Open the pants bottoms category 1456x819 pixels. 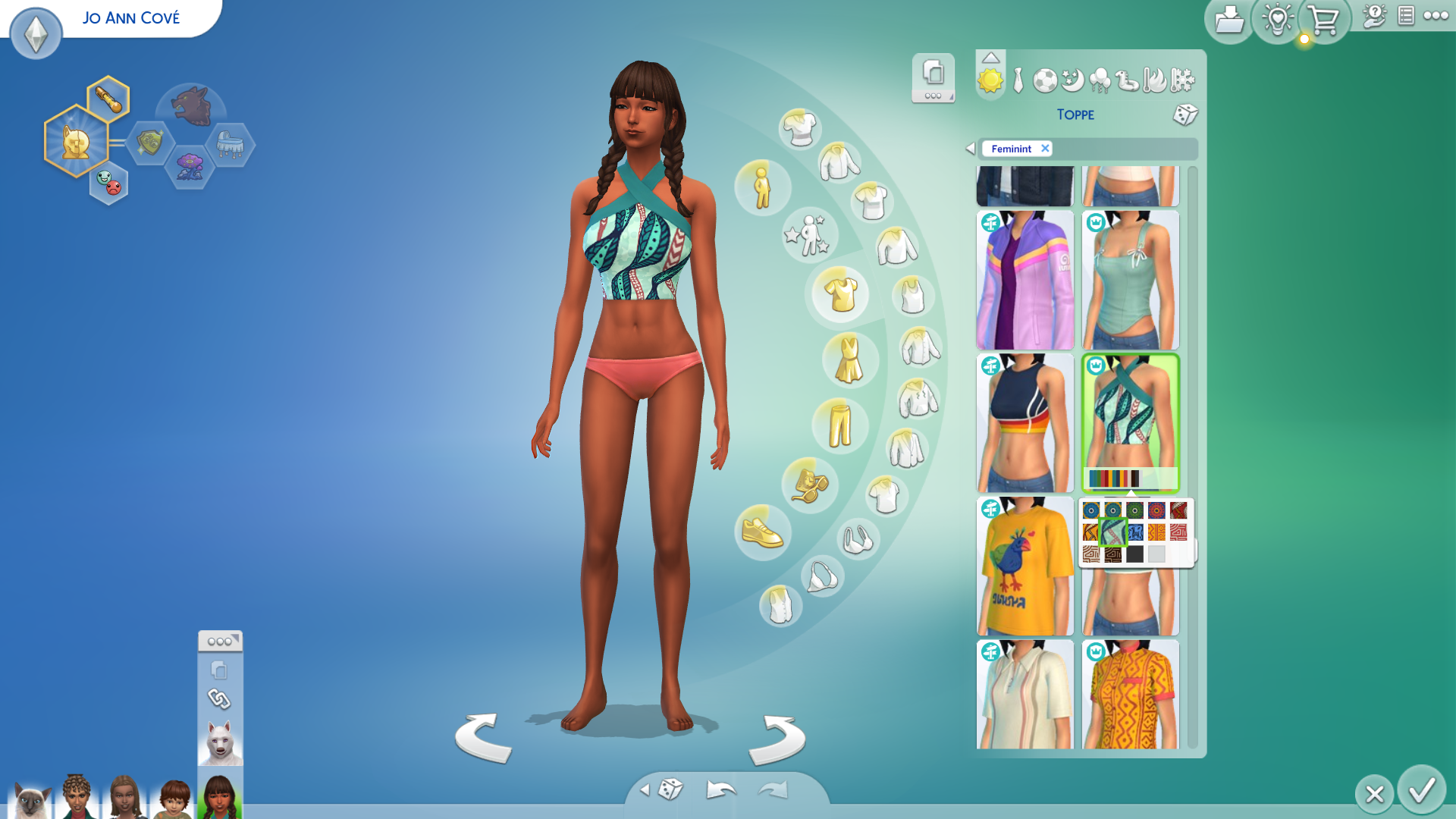pos(839,425)
